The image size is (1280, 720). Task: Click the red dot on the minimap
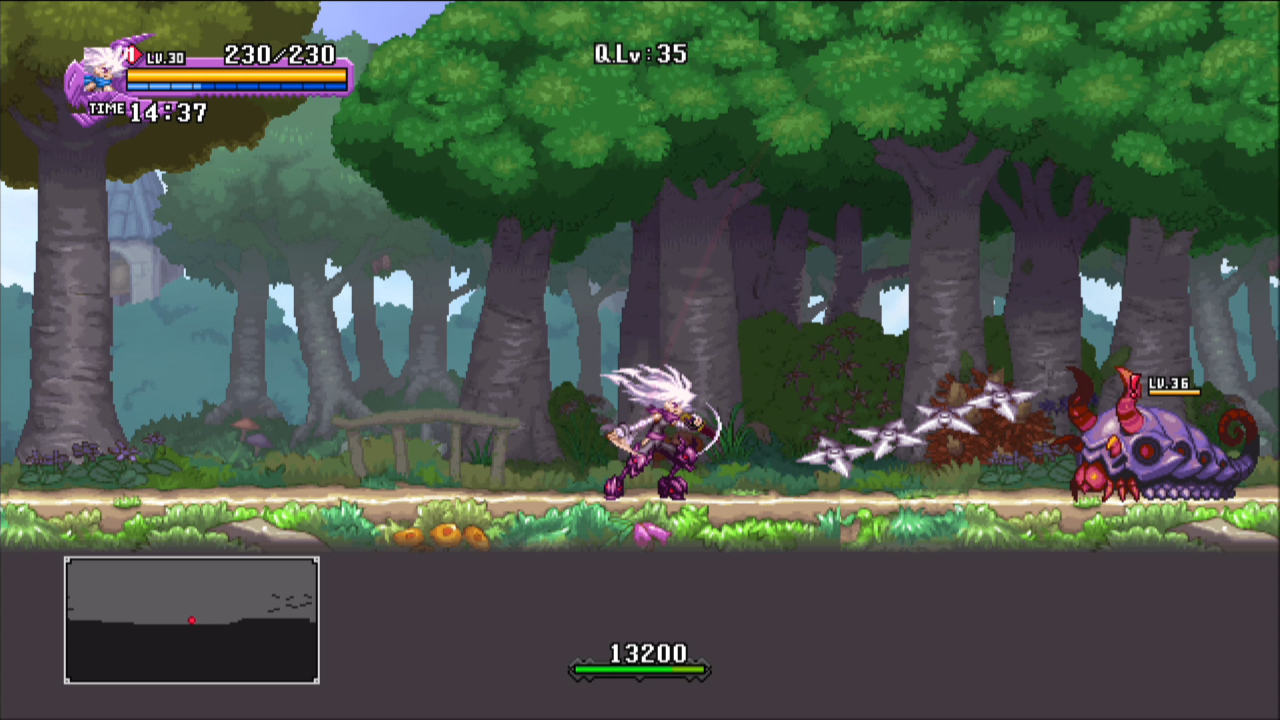pos(192,620)
